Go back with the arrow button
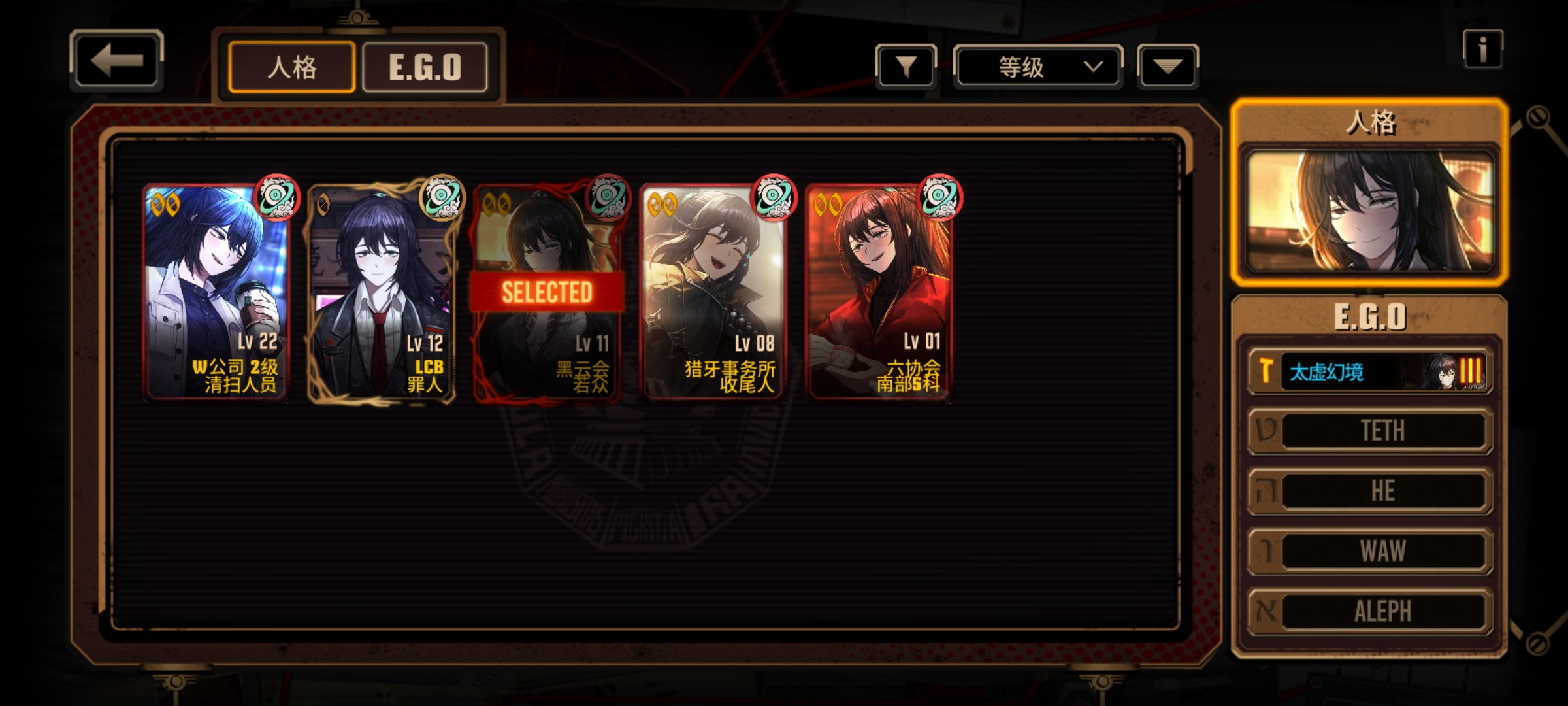Screen dimensions: 1568x706 (116, 61)
